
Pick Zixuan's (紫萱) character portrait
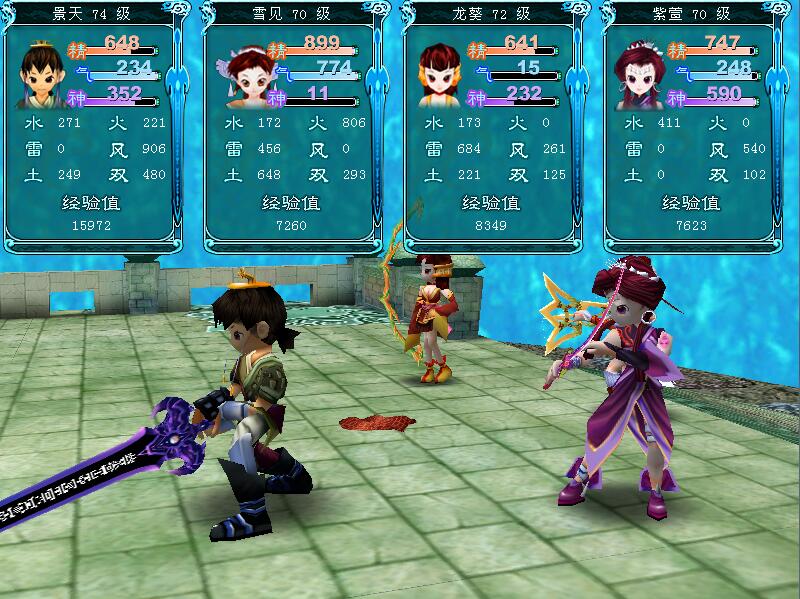tap(641, 75)
